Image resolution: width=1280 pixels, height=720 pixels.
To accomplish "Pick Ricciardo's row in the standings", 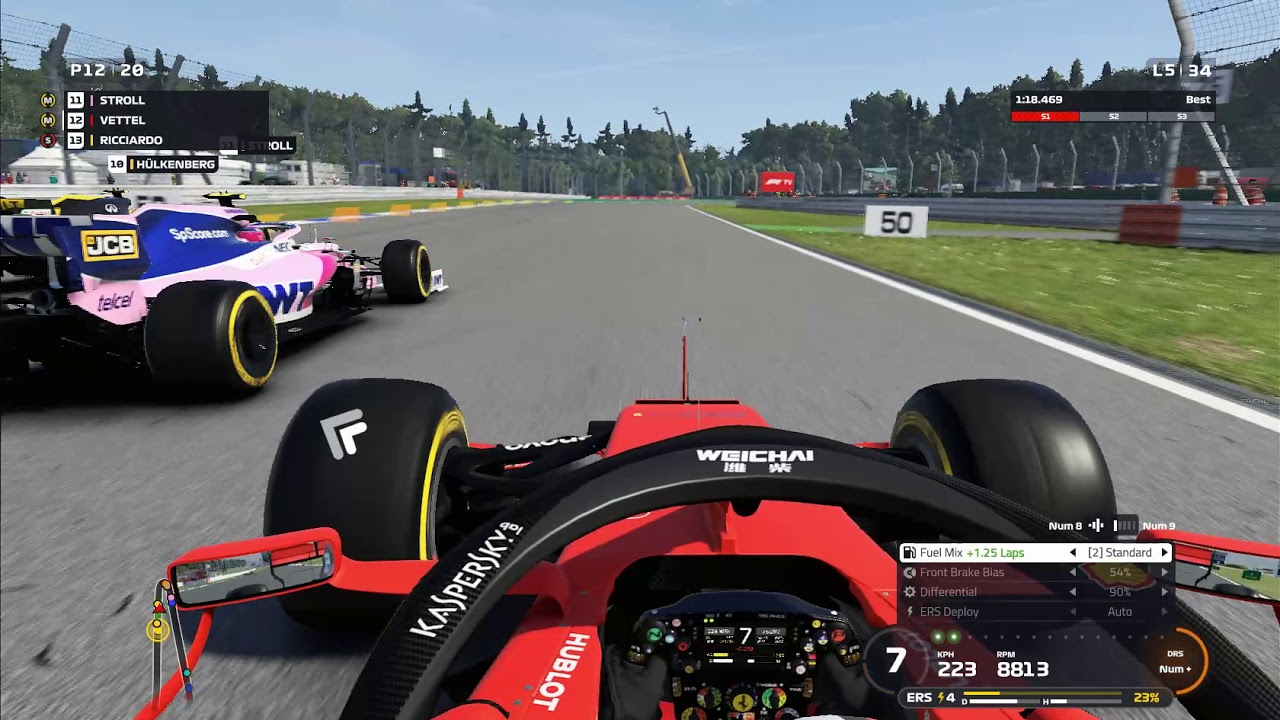I will point(130,140).
